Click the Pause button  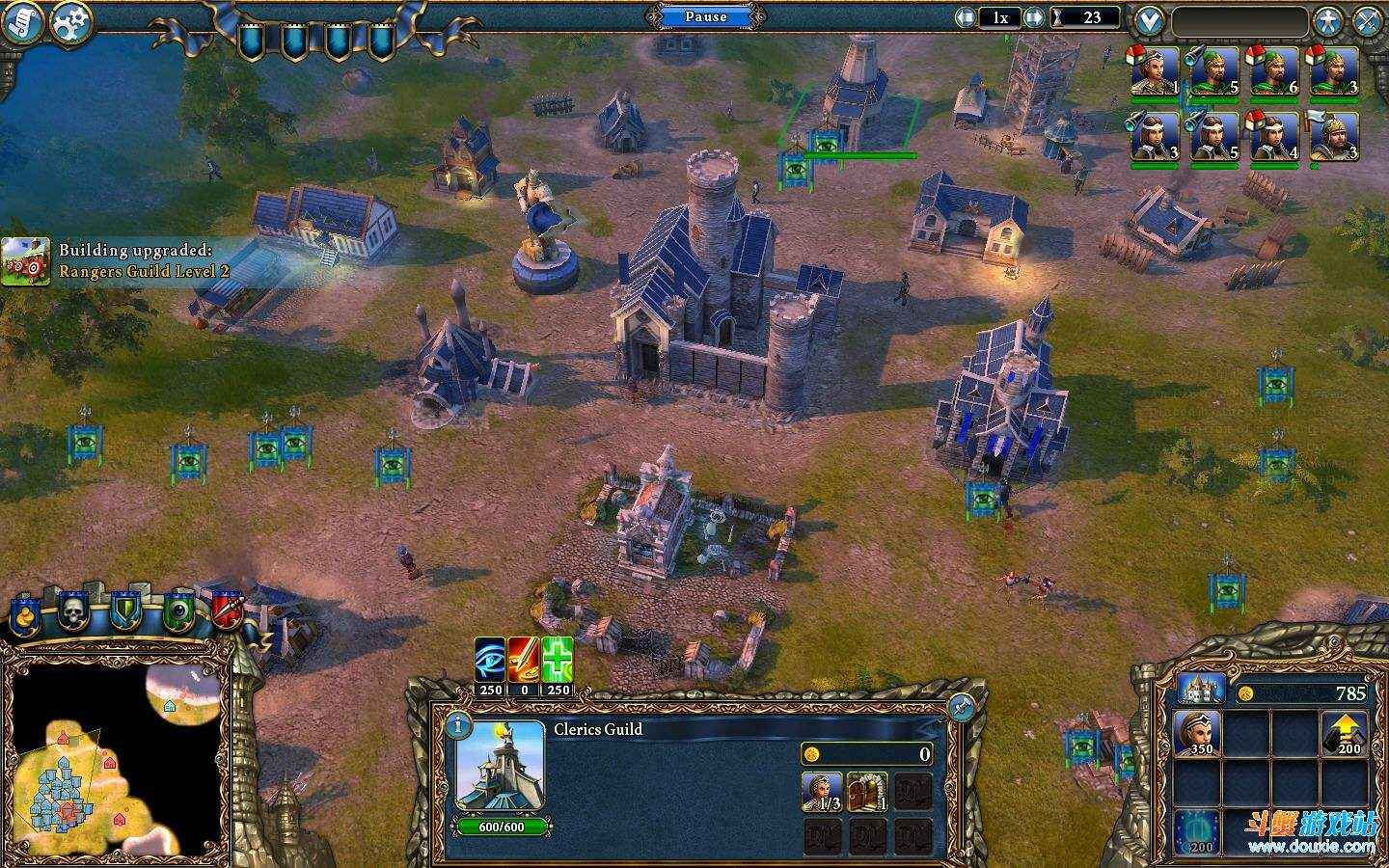coord(705,16)
